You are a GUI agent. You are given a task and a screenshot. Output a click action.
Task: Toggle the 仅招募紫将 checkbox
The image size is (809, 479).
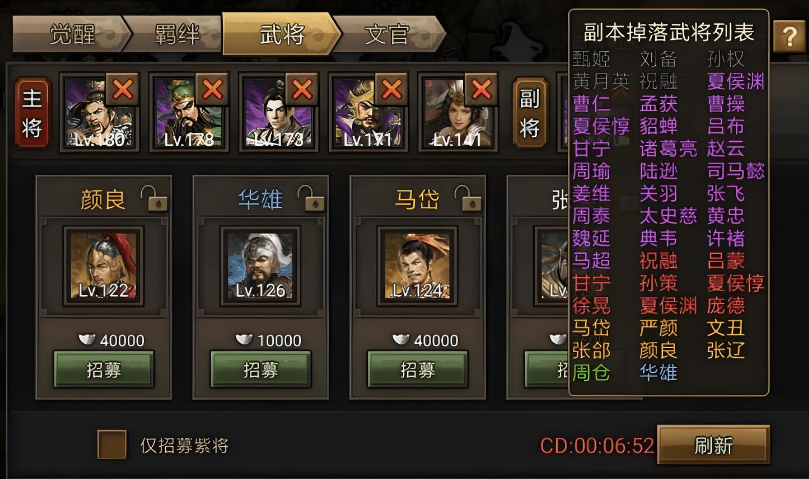pos(111,444)
